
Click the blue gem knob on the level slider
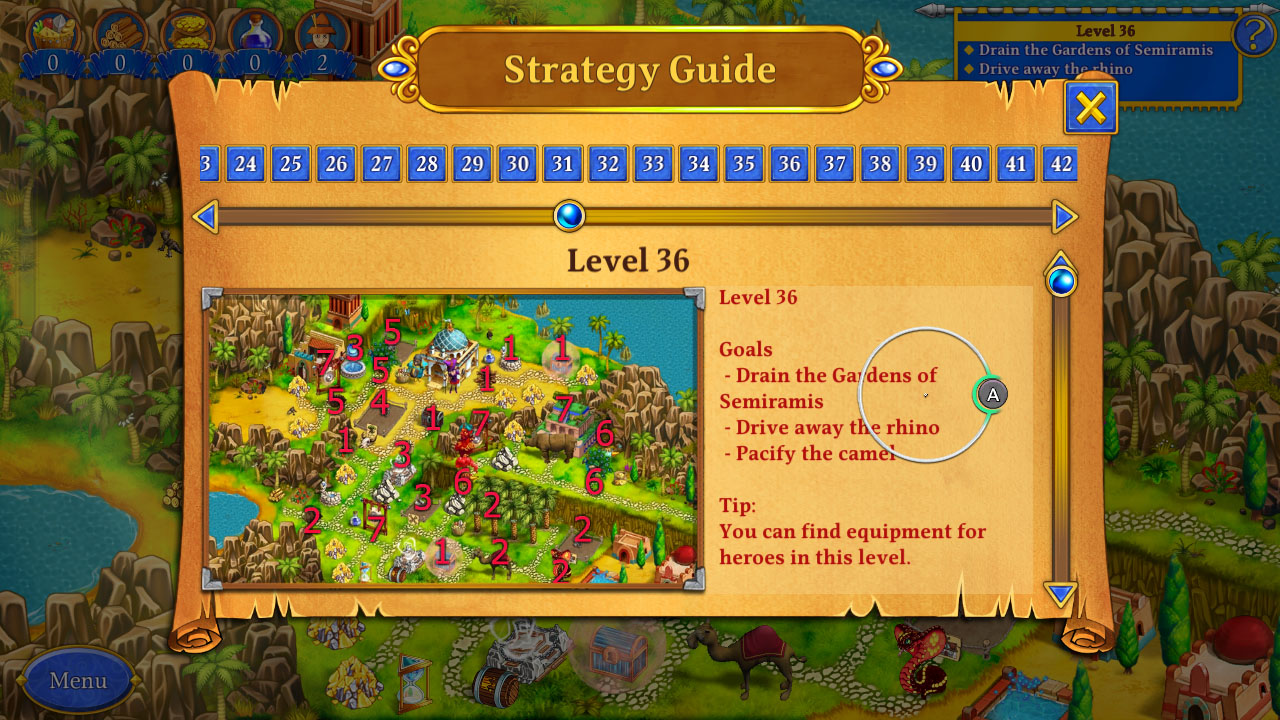569,216
